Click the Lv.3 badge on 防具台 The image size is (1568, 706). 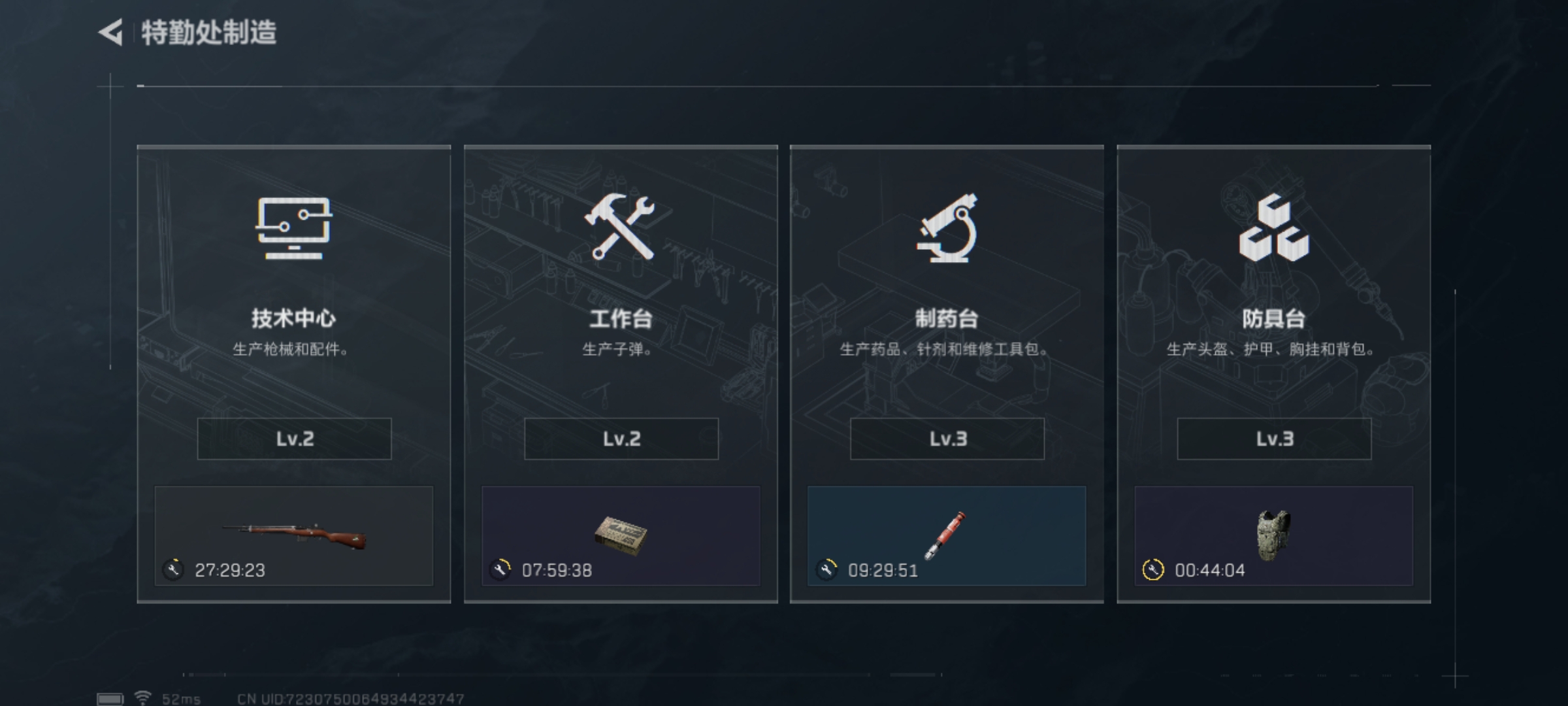tap(1273, 439)
